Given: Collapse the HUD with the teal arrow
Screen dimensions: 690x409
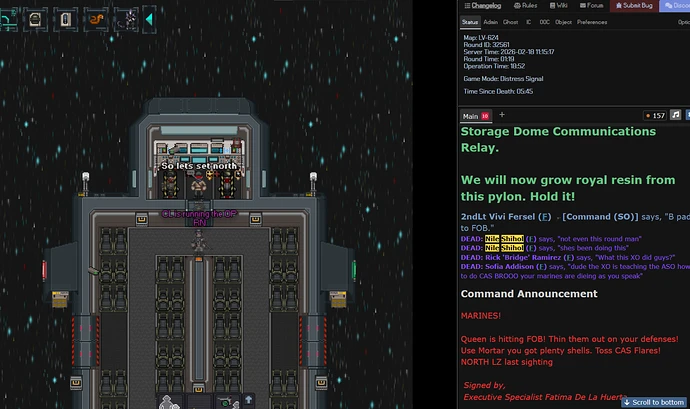Looking at the screenshot, I should [150, 18].
